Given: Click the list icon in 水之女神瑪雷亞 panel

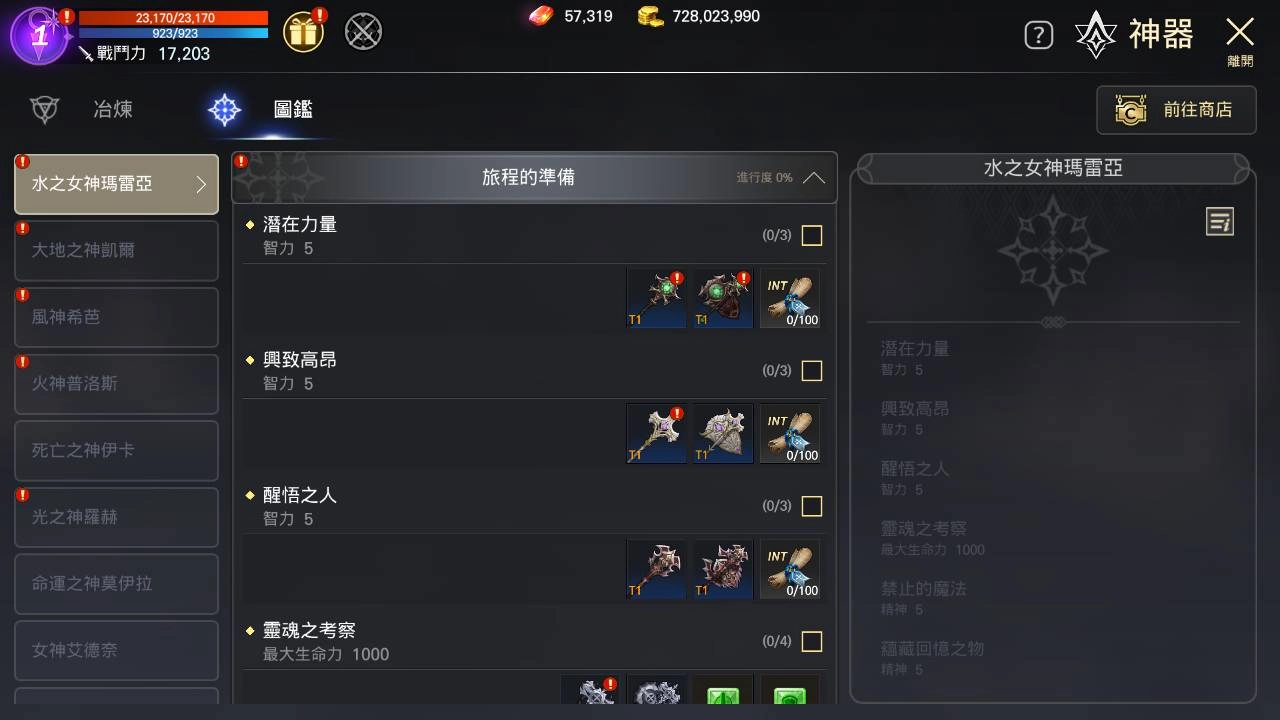Looking at the screenshot, I should pos(1219,222).
